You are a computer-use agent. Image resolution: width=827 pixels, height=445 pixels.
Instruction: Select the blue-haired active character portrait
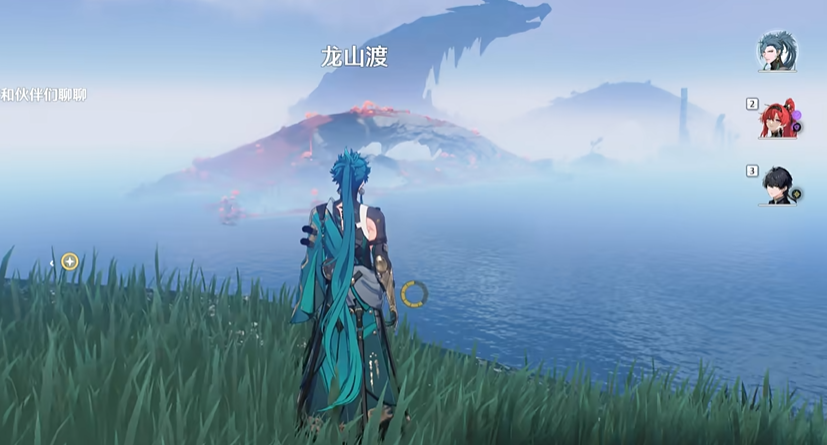[x=776, y=50]
